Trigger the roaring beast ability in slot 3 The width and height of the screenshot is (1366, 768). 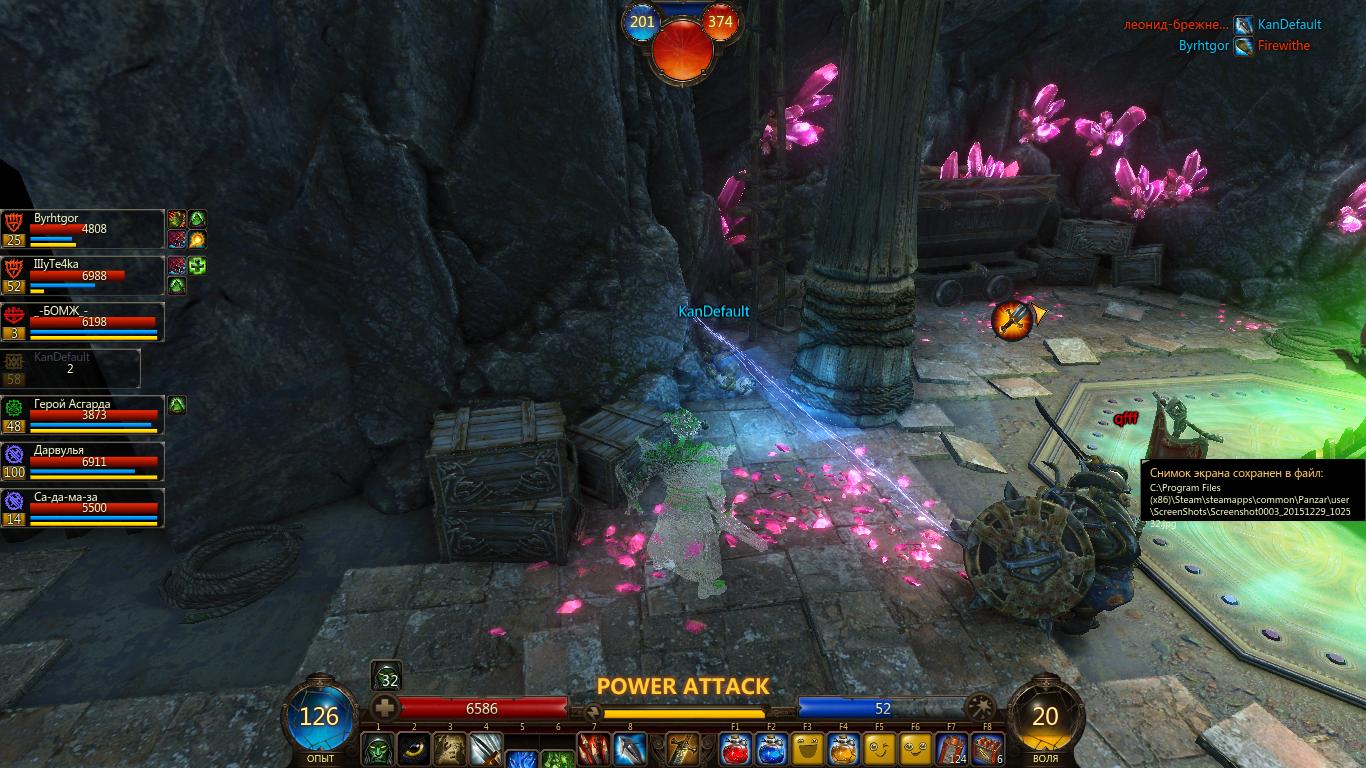[449, 749]
